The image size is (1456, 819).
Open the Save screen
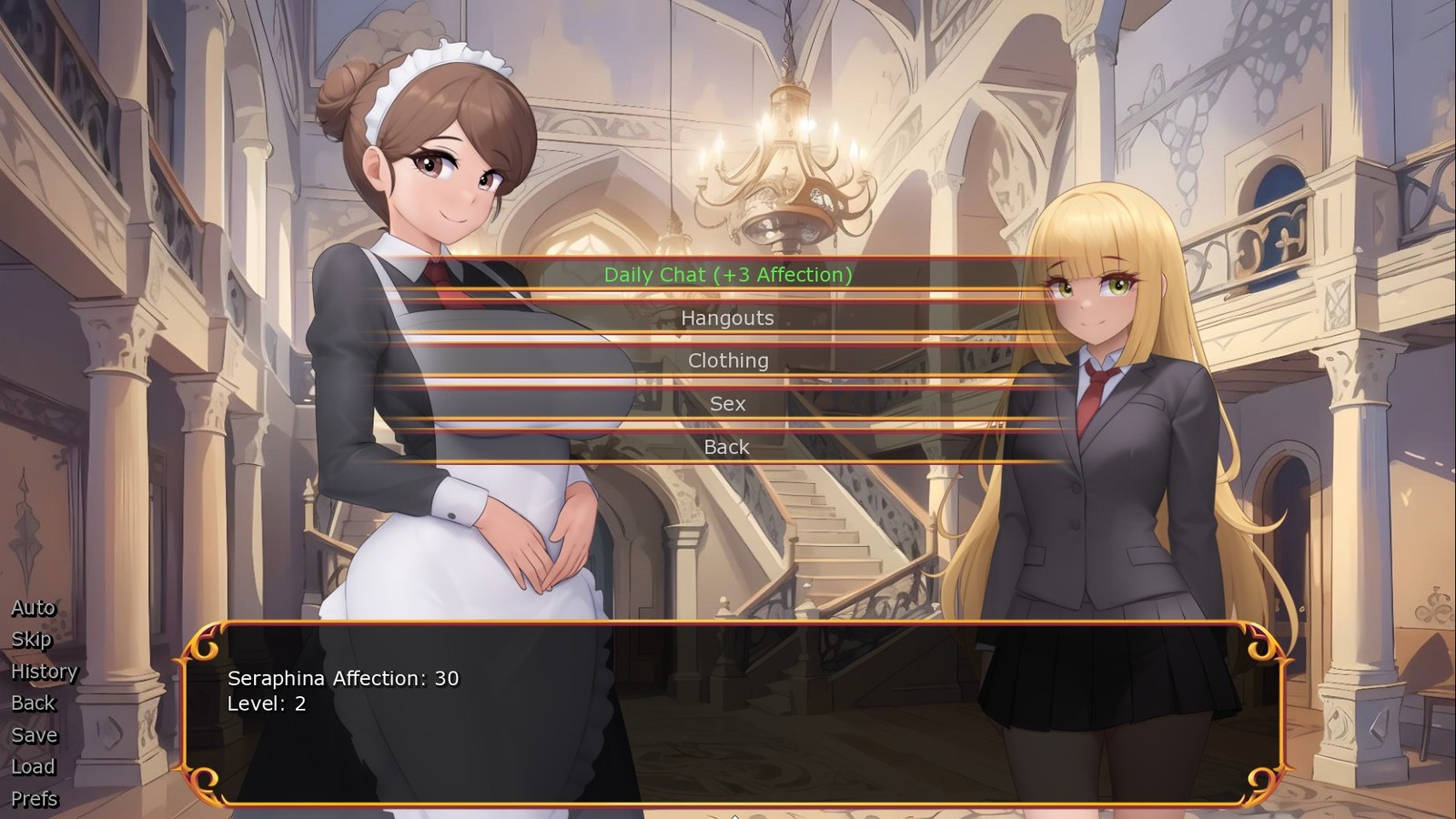pos(33,734)
